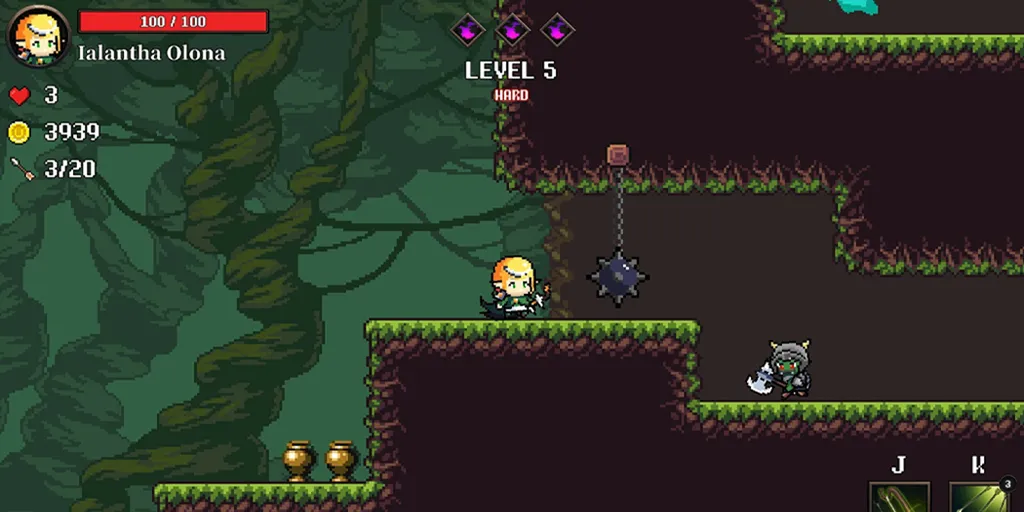This screenshot has height=512, width=1024.
Task: Click the red heart lives icon
Action: (x=19, y=96)
